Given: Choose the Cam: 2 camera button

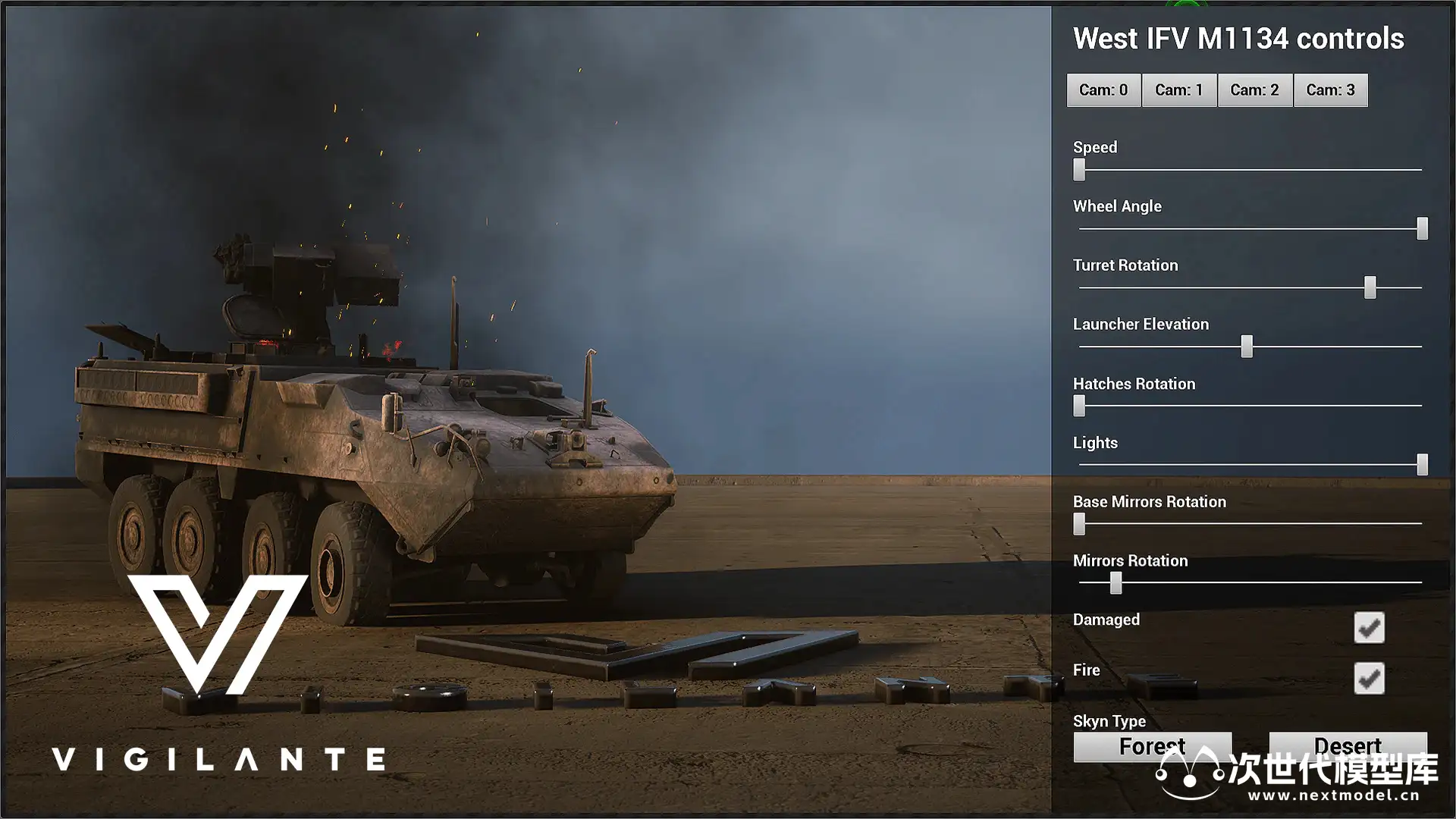Looking at the screenshot, I should pyautogui.click(x=1254, y=90).
